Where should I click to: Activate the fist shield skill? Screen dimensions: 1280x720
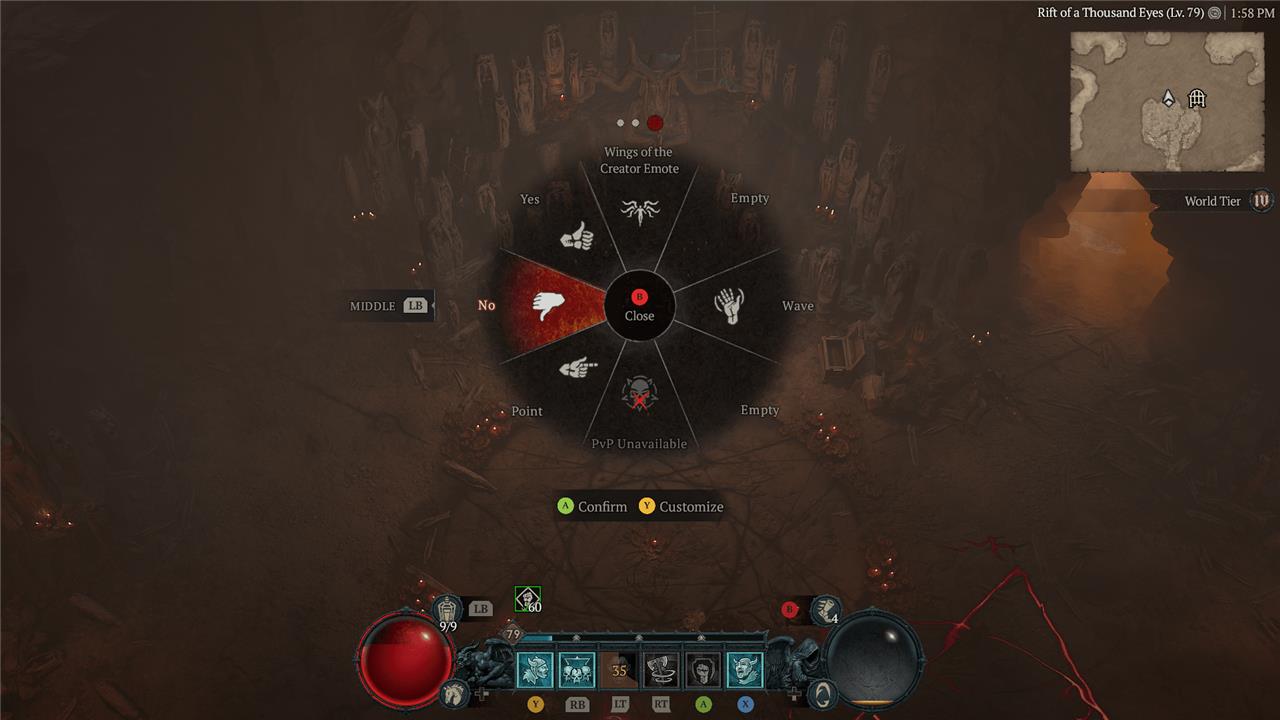[x=703, y=670]
